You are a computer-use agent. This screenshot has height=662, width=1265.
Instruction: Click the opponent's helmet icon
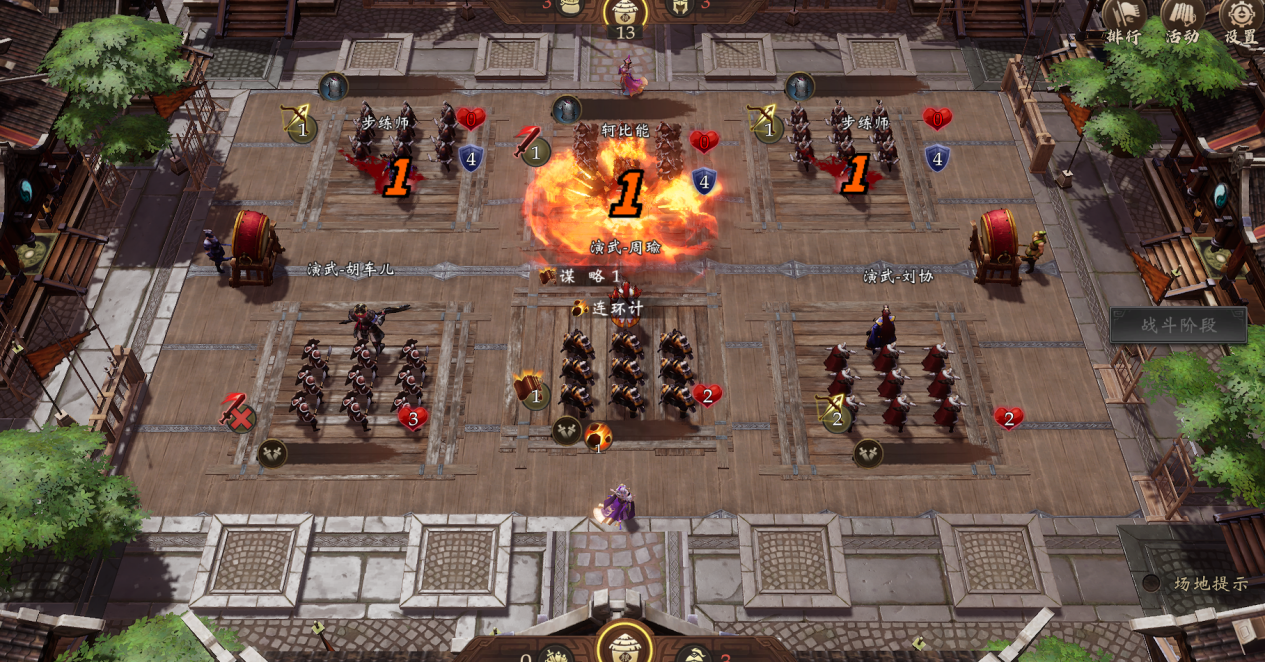click(x=680, y=6)
